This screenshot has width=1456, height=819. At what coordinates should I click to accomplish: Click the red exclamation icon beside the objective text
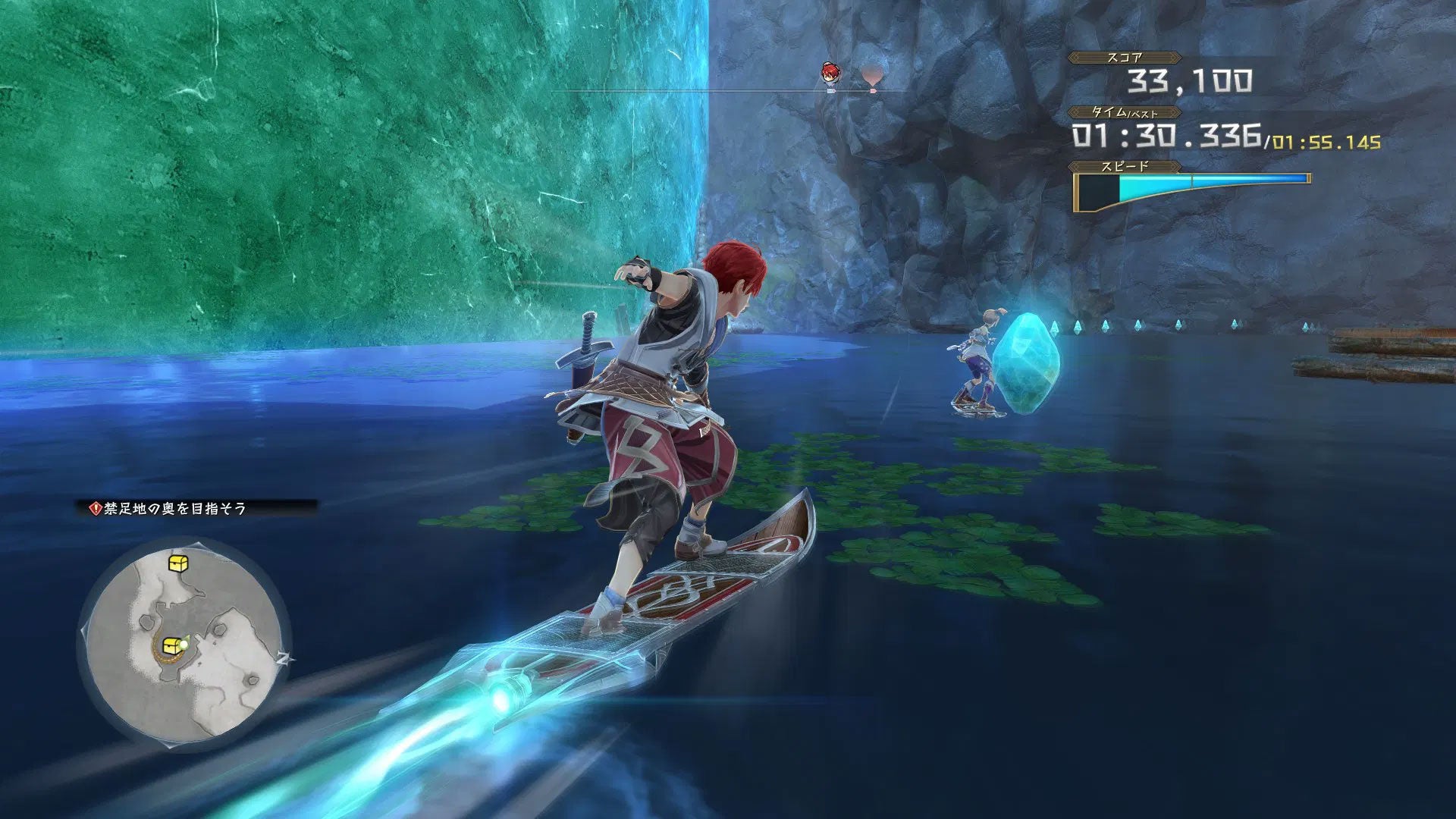96,507
